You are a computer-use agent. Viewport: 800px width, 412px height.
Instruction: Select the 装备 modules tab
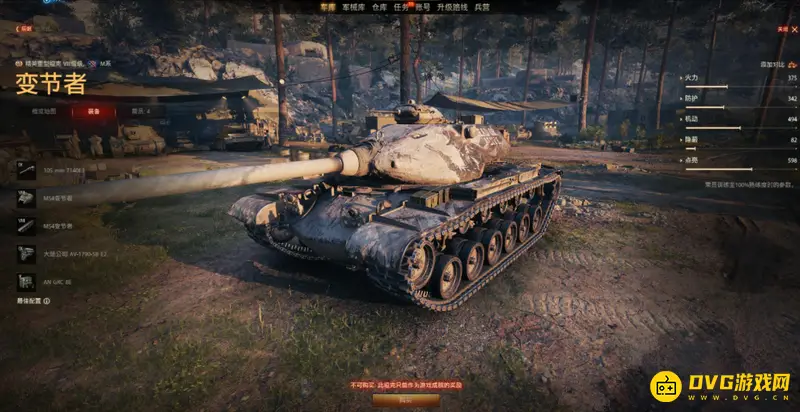[x=93, y=111]
